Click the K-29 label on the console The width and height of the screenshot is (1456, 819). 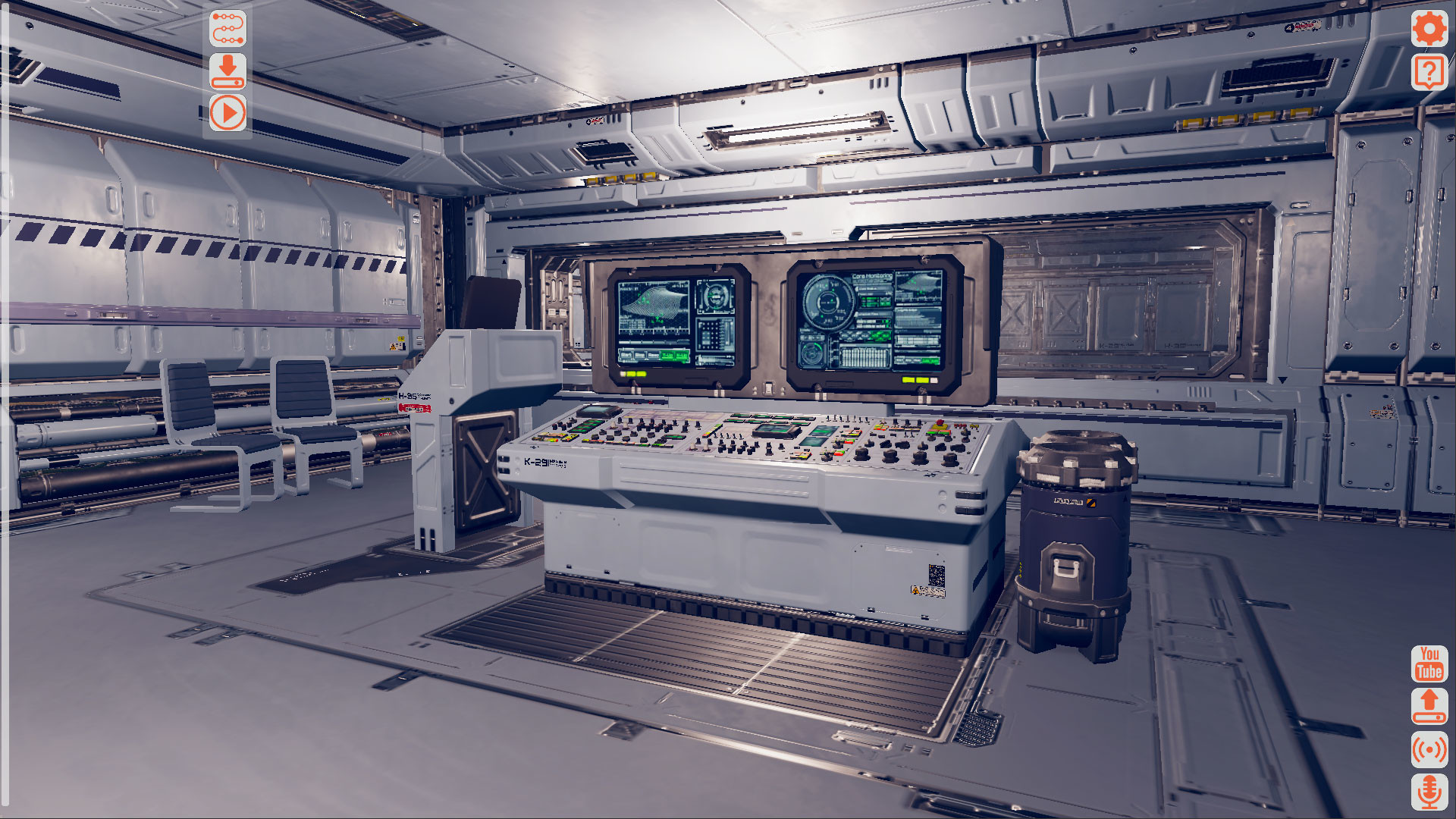pos(535,461)
